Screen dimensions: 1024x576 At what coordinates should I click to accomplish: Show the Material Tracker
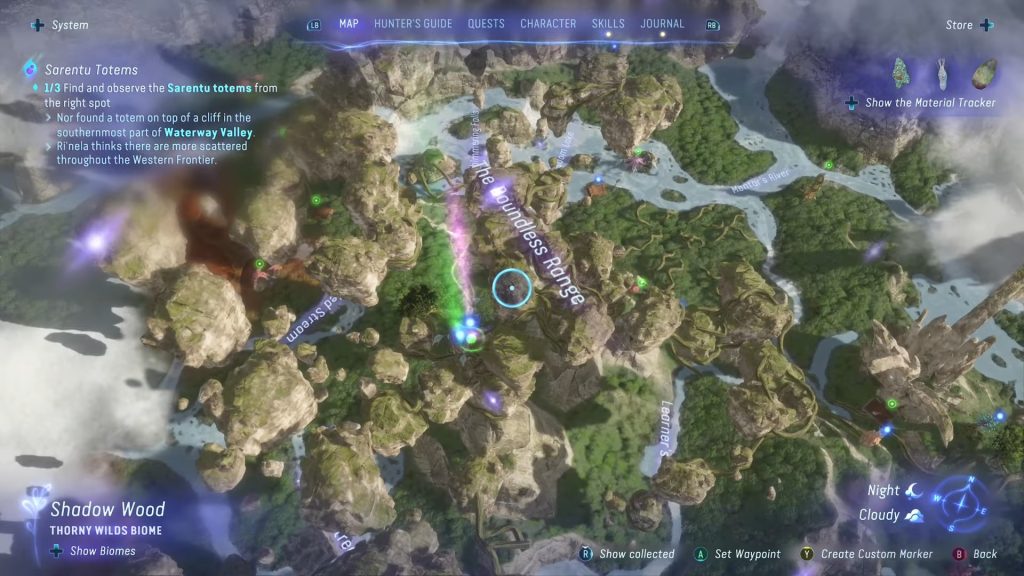922,102
